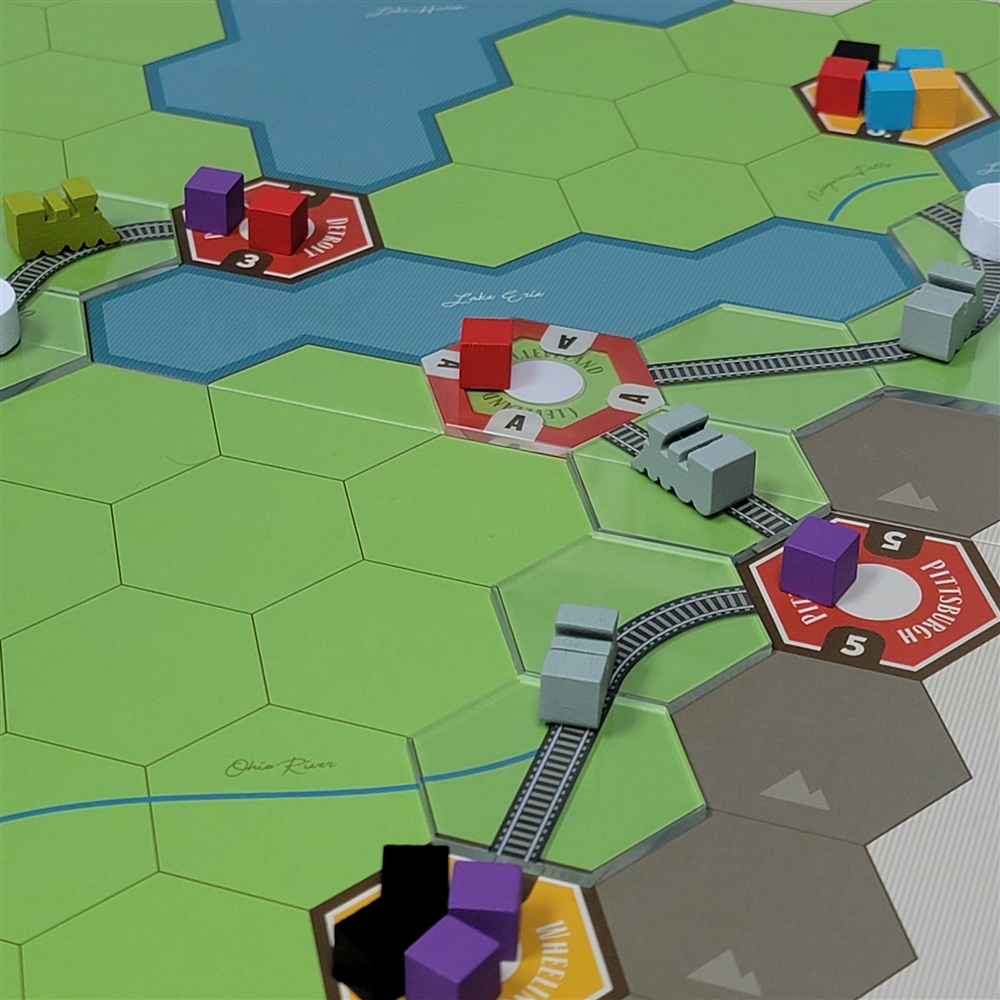
Task: Pick the purple cube on Detroit
Action: (214, 200)
